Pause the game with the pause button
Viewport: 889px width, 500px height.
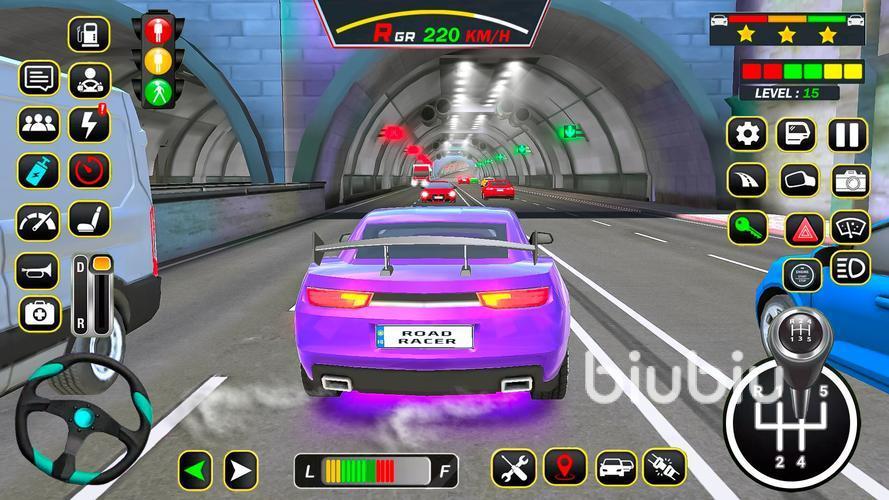846,134
